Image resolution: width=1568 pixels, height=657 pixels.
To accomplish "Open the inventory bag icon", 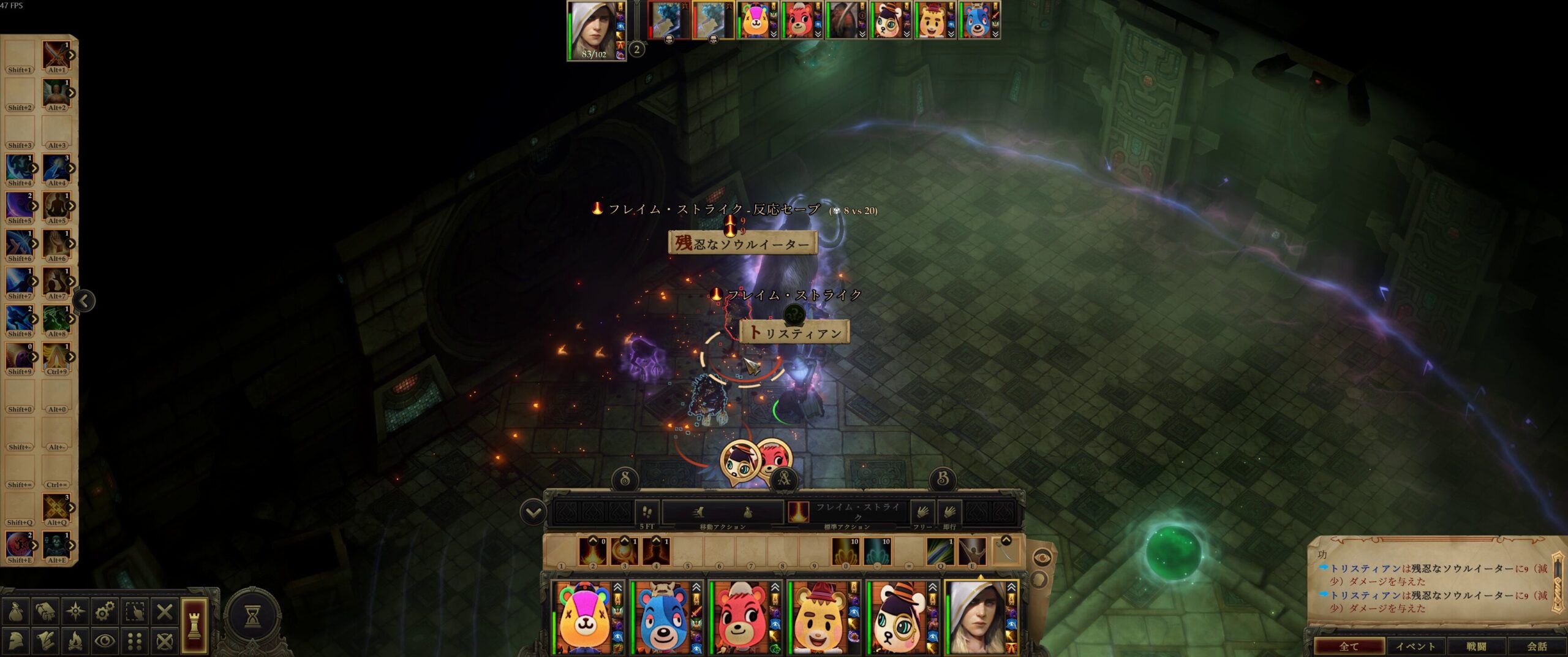I will click(x=17, y=611).
